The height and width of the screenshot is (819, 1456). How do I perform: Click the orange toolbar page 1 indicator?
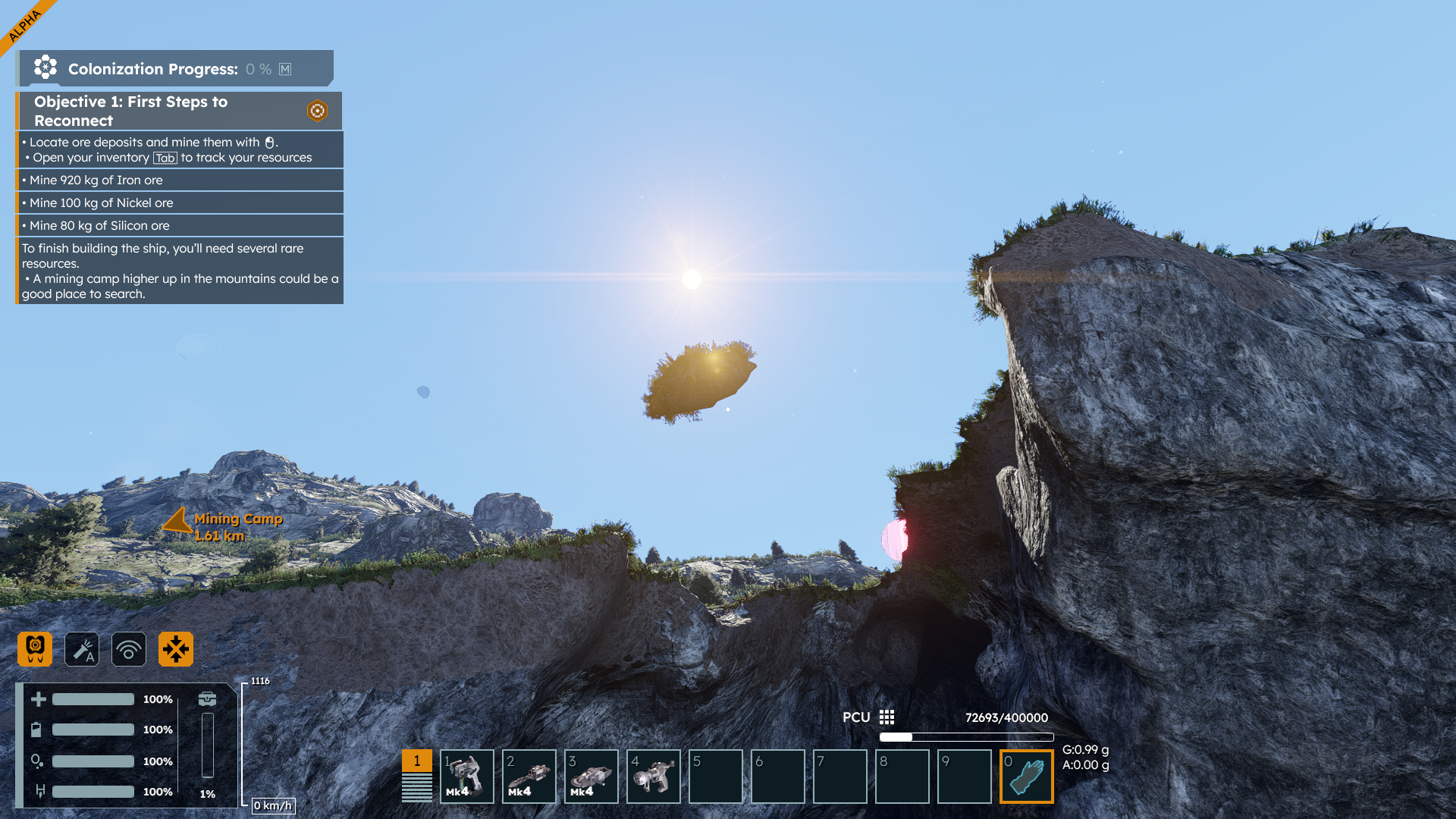point(416,761)
